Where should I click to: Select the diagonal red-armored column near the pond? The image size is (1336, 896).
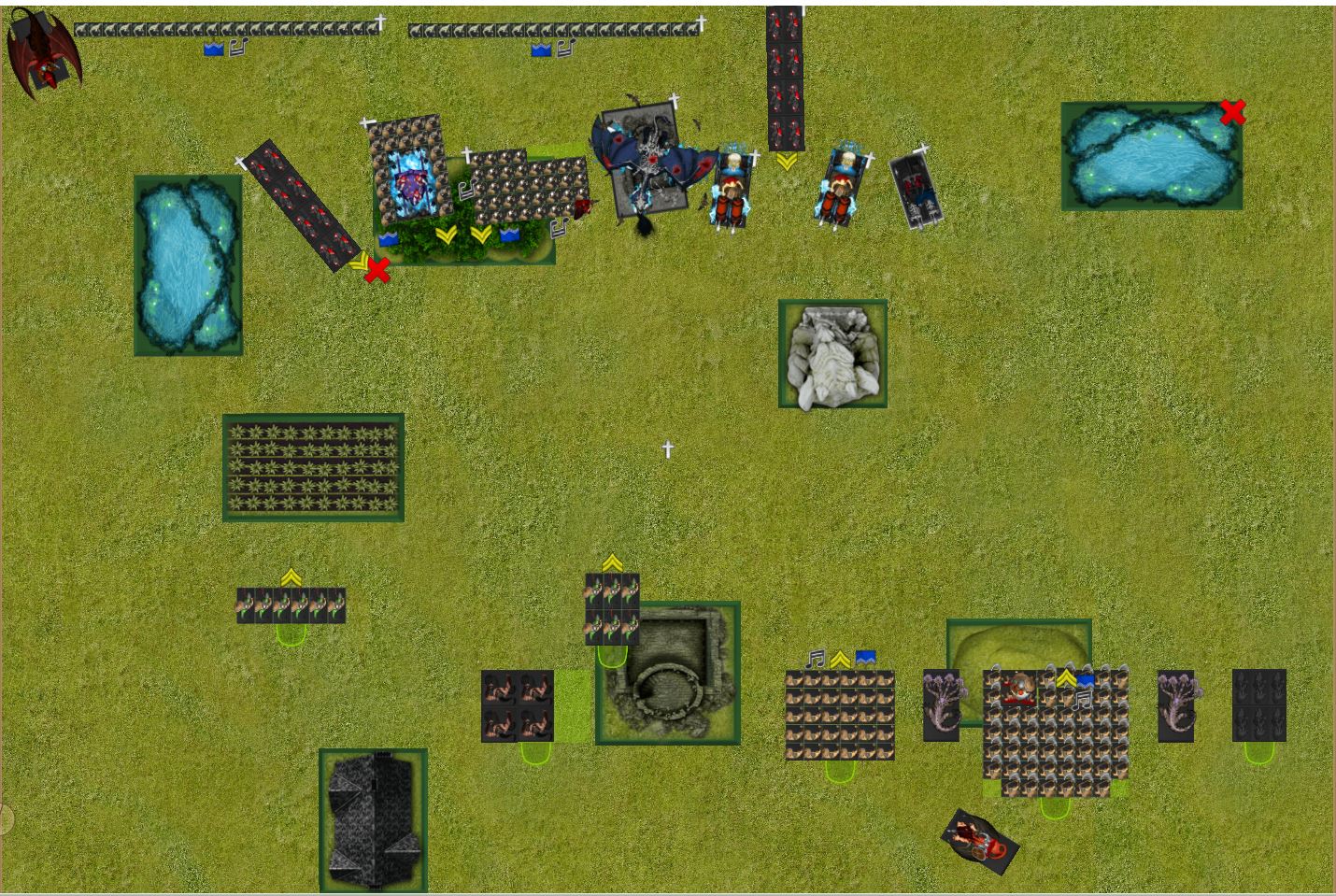303,207
